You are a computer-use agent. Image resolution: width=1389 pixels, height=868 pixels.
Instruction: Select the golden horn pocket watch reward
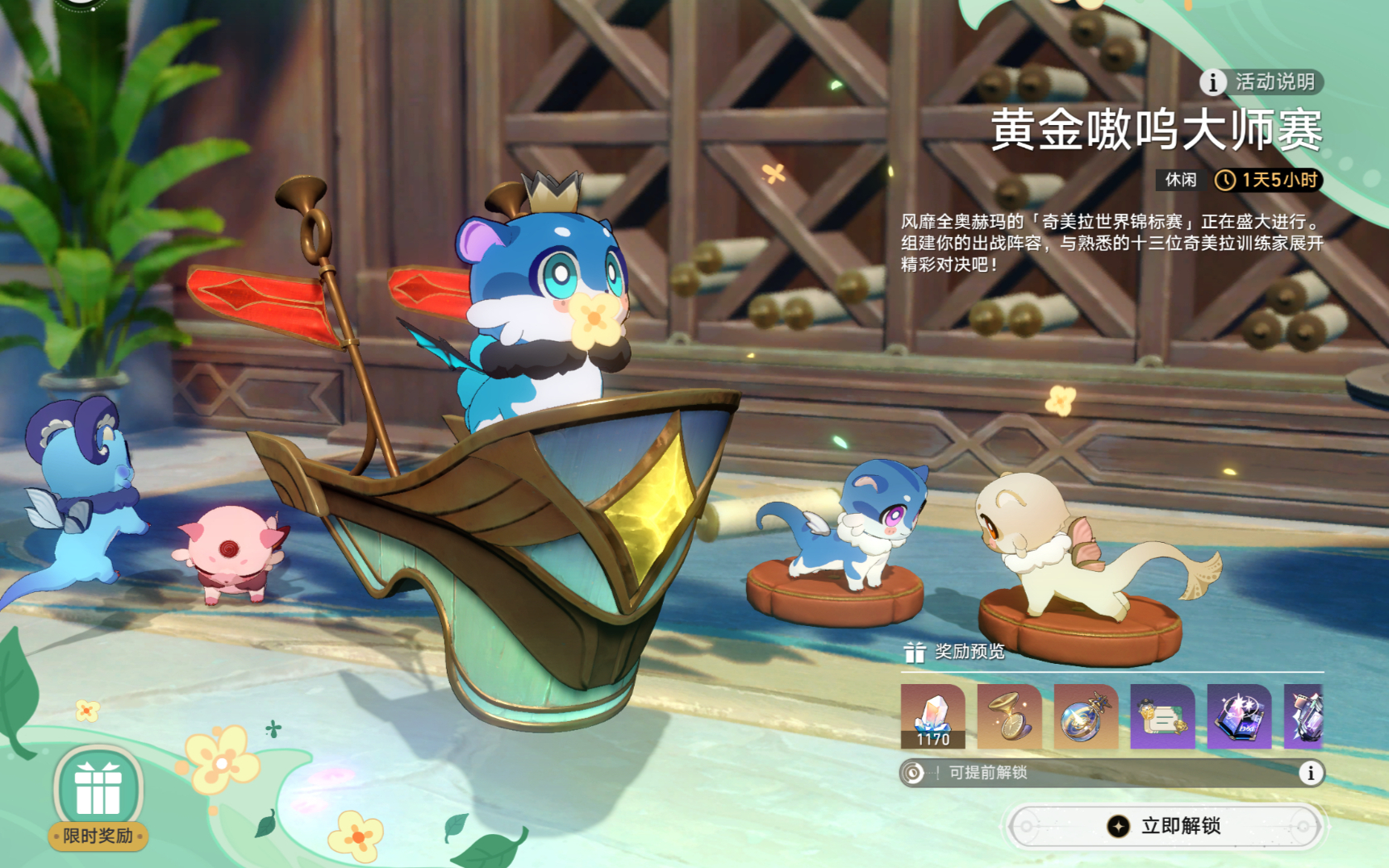point(1009,716)
